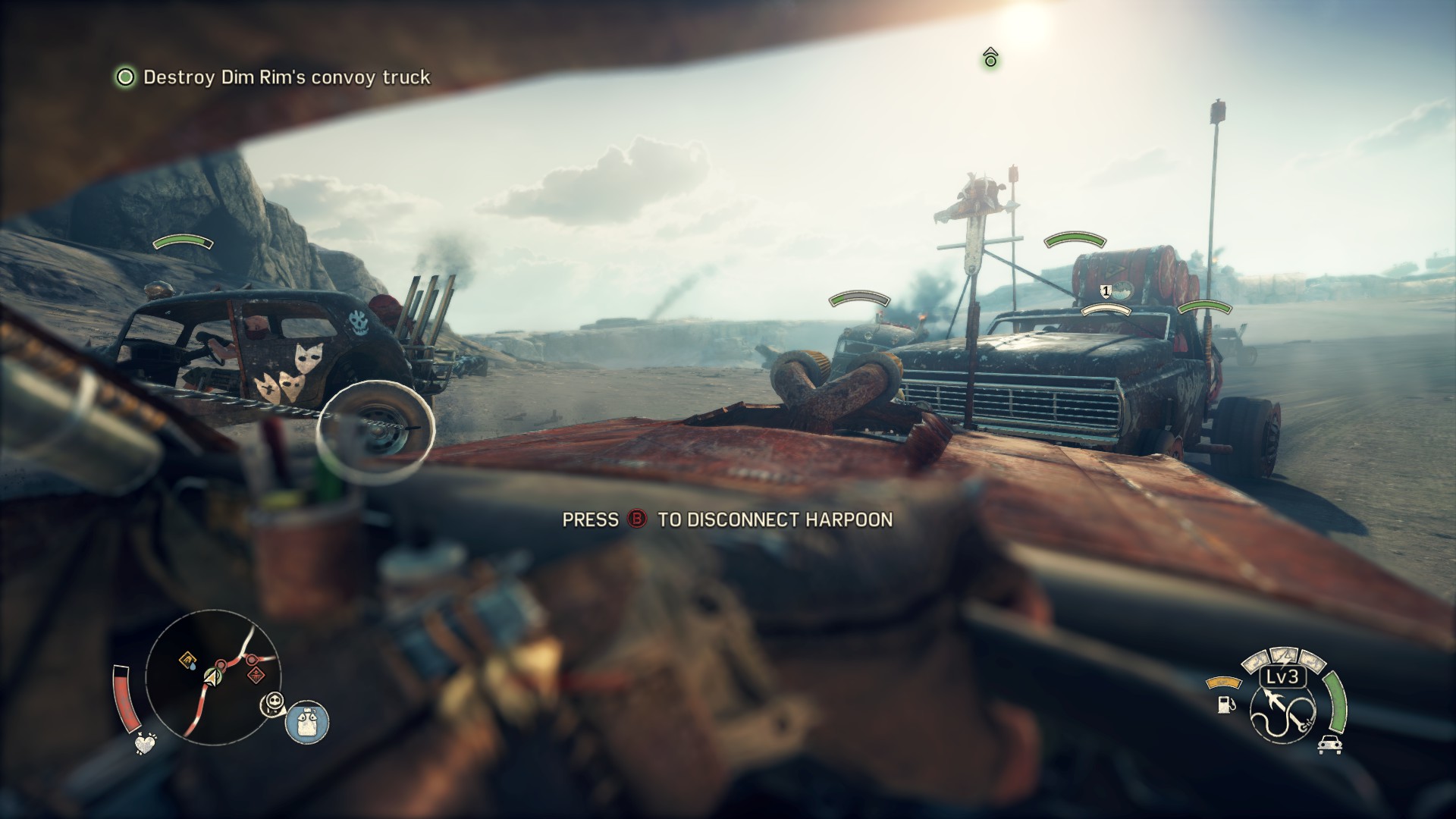Screen dimensions: 1456x819
Task: Click the convoy truck objective tracker
Action: (x=273, y=77)
